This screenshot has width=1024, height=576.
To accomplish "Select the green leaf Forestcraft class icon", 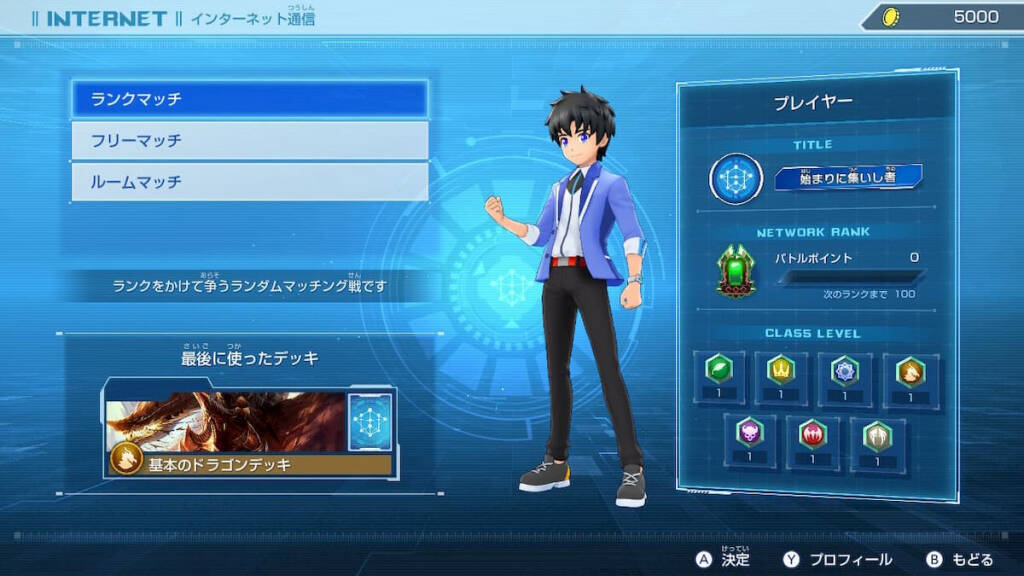I will 720,370.
